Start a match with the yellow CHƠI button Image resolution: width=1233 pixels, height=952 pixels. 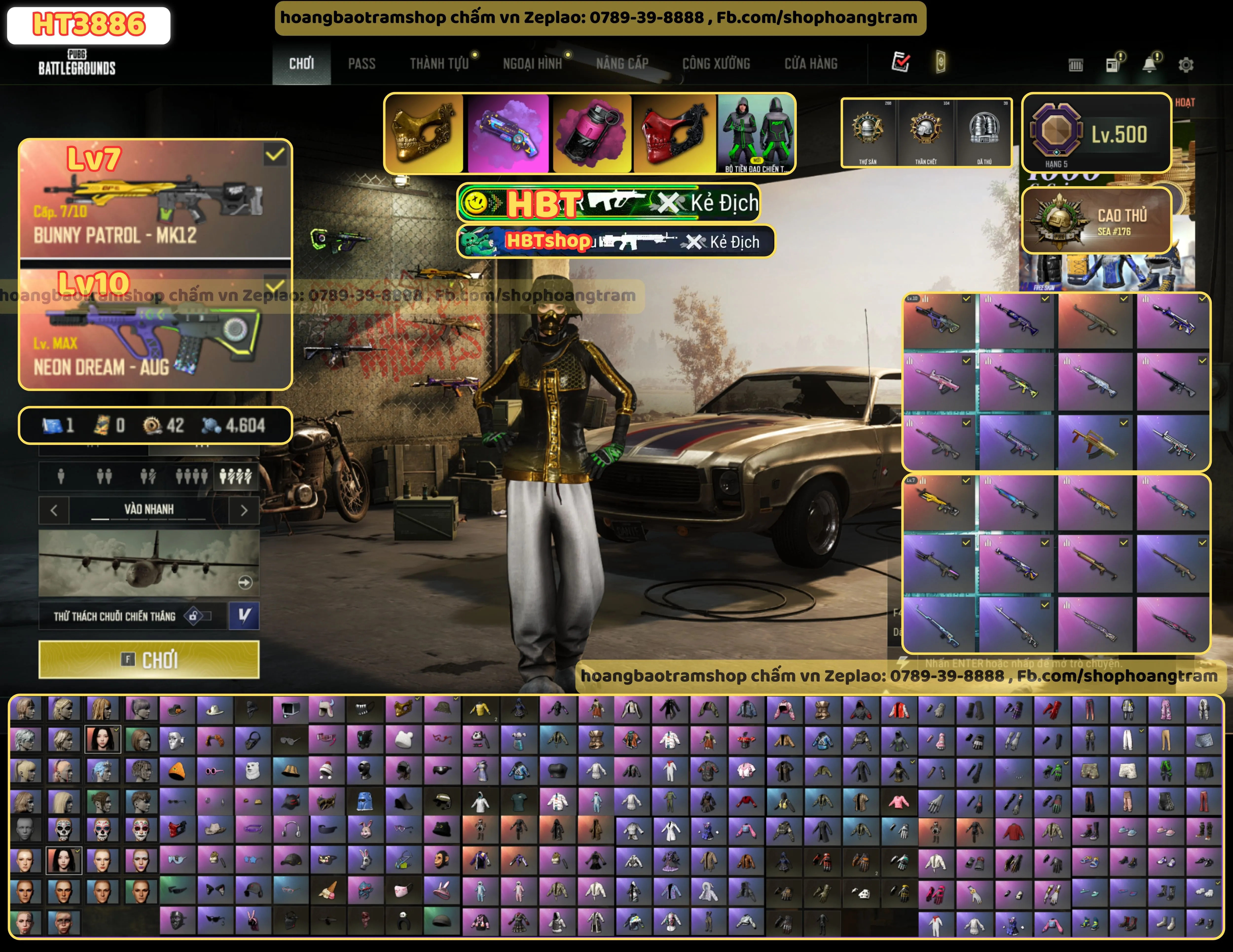click(148, 659)
